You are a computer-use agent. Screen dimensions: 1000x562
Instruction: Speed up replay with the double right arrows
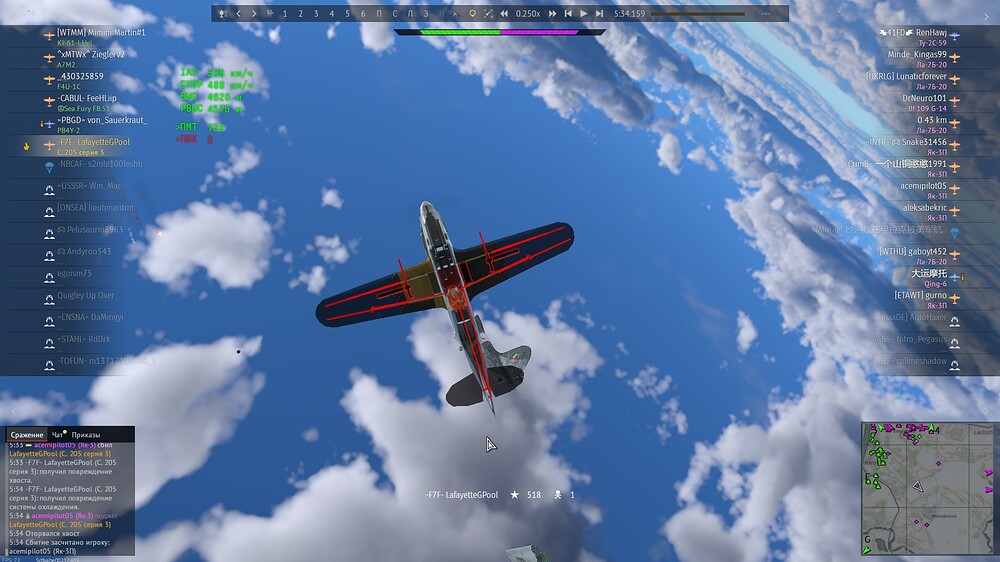tap(552, 14)
